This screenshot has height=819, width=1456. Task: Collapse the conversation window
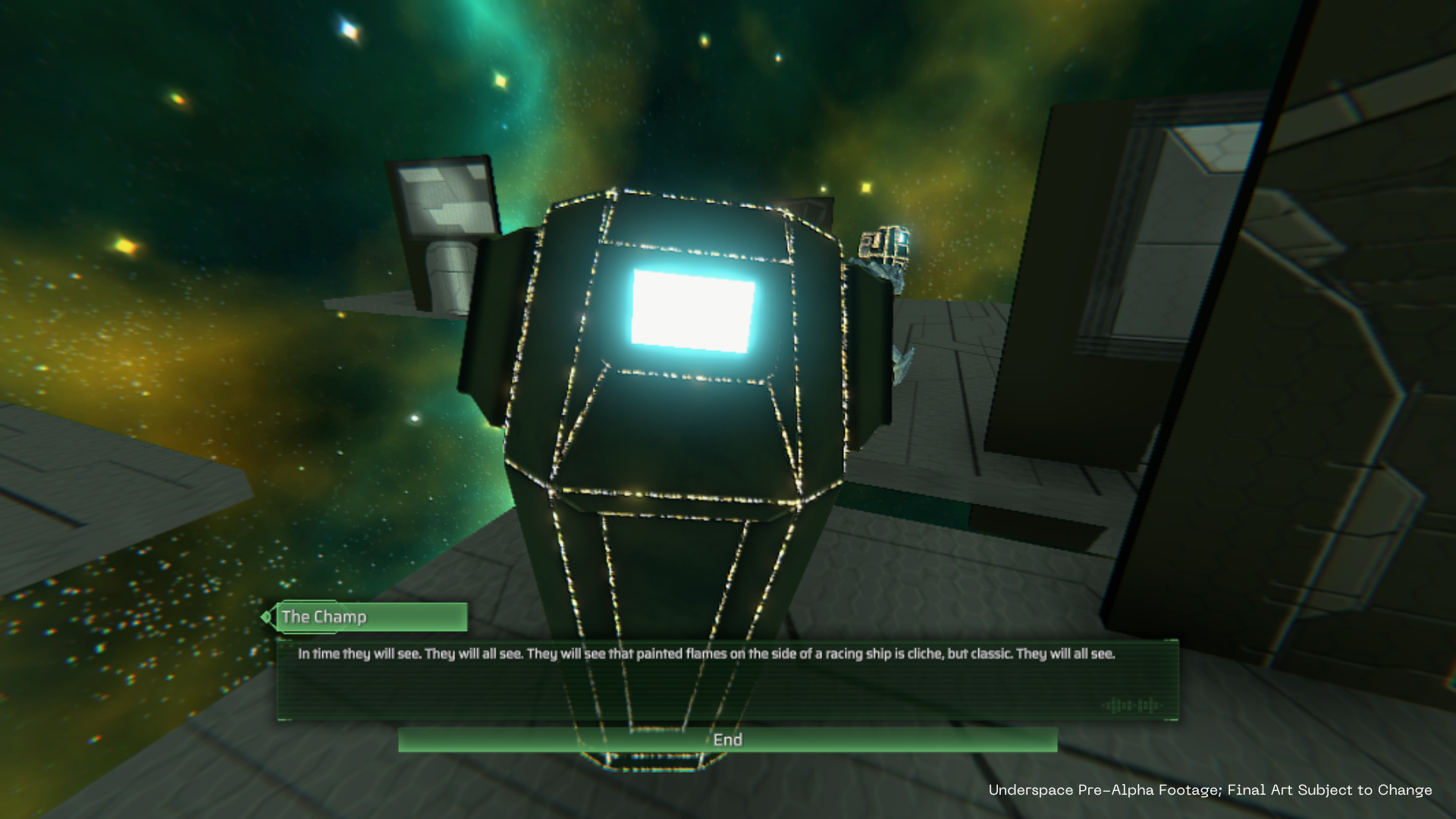tap(728, 739)
